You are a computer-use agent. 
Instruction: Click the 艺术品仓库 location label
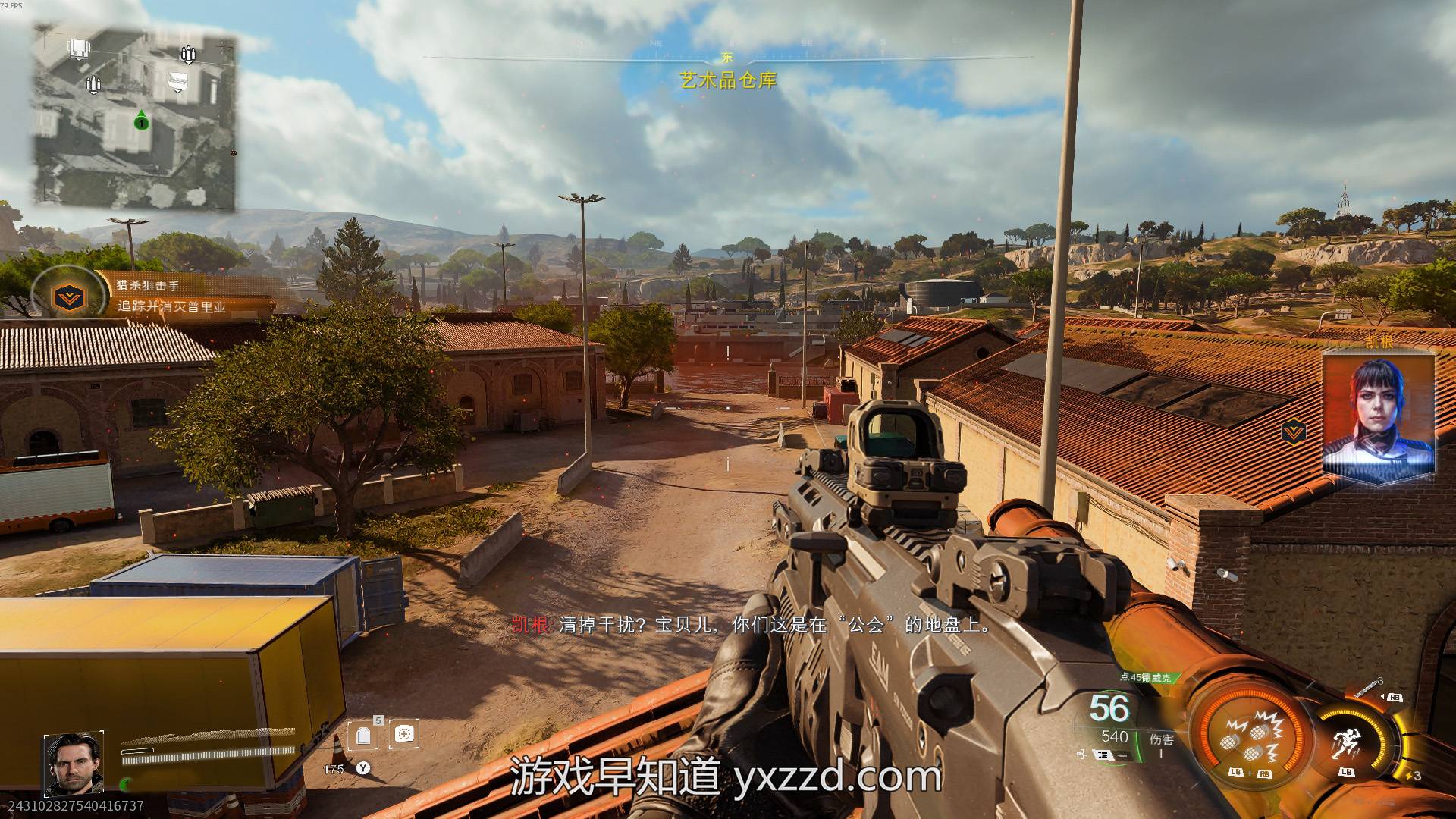pos(728,80)
